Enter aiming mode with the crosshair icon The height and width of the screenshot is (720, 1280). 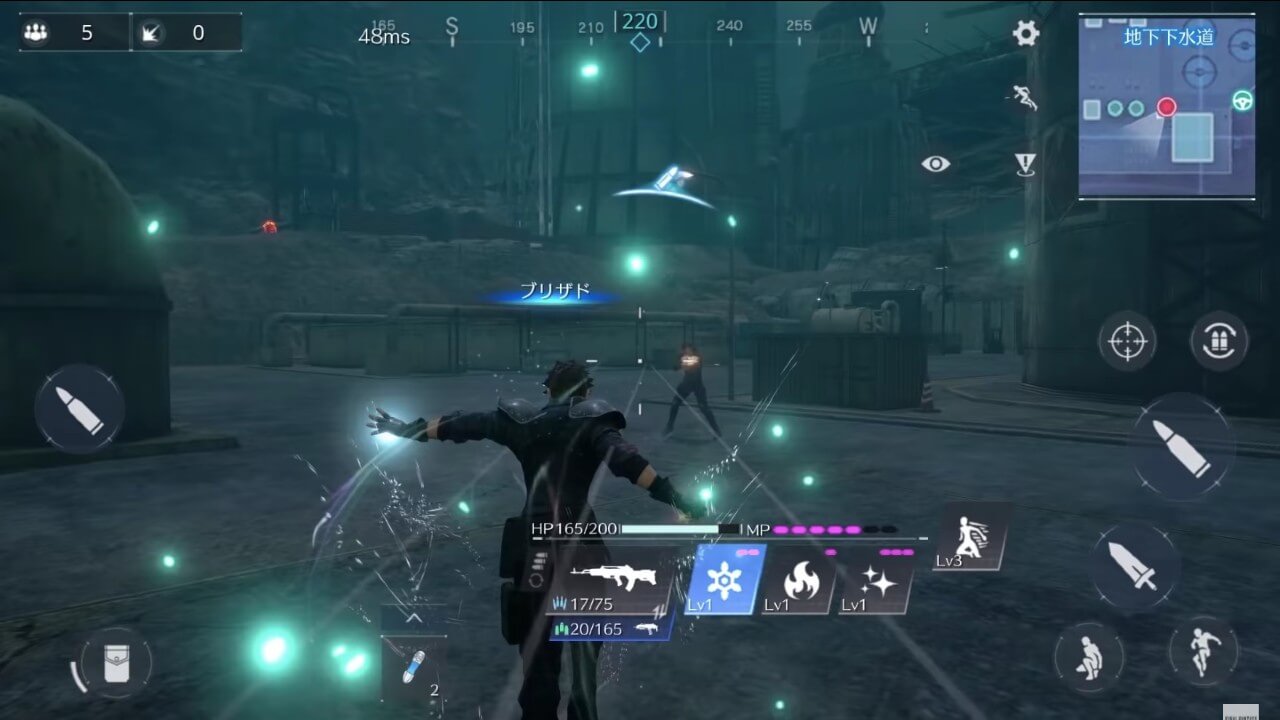point(1128,341)
